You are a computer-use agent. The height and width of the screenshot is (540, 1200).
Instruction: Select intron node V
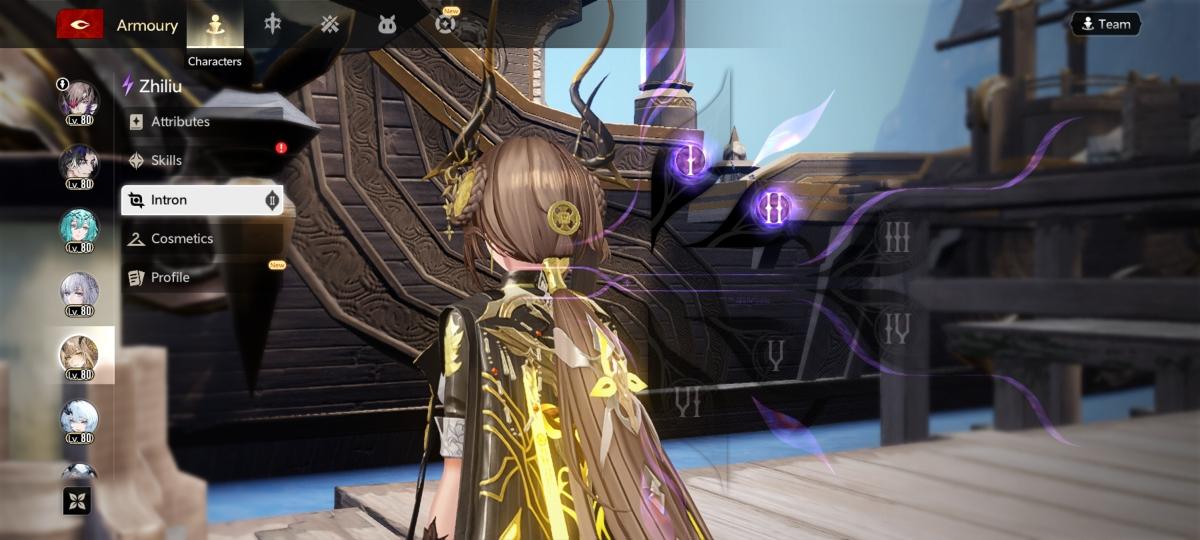click(x=775, y=355)
